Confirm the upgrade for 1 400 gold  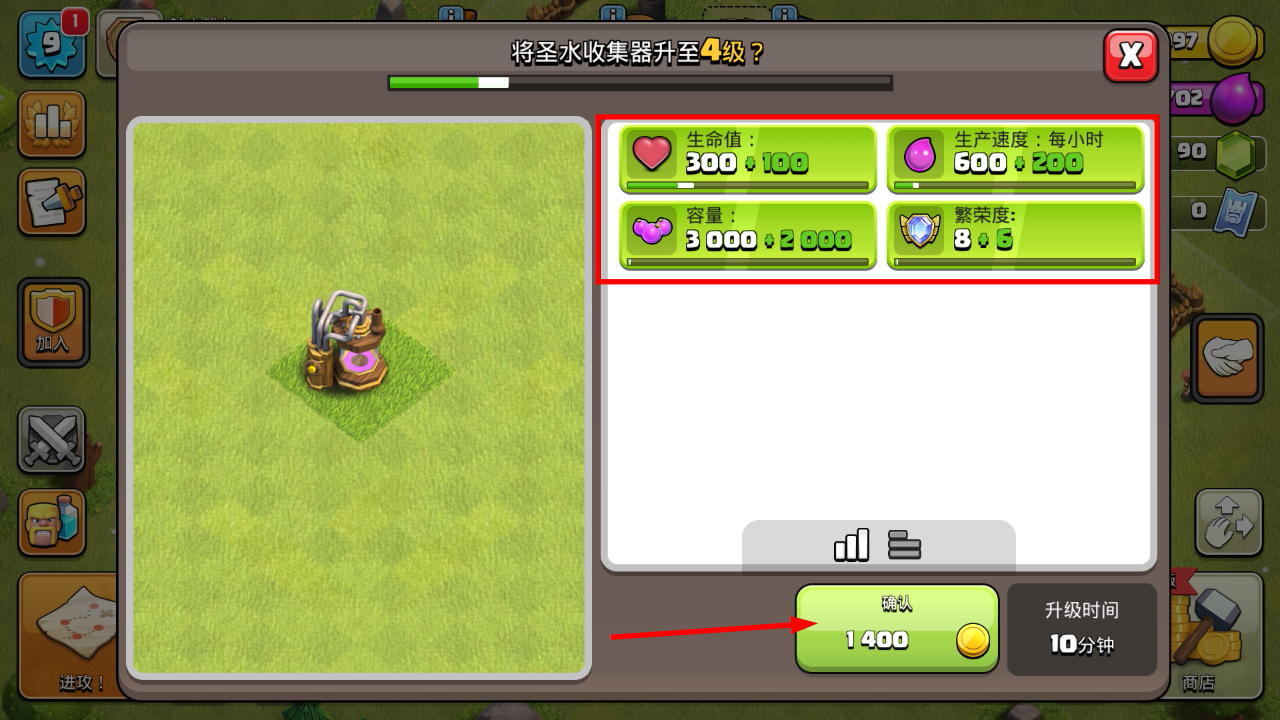tap(897, 629)
